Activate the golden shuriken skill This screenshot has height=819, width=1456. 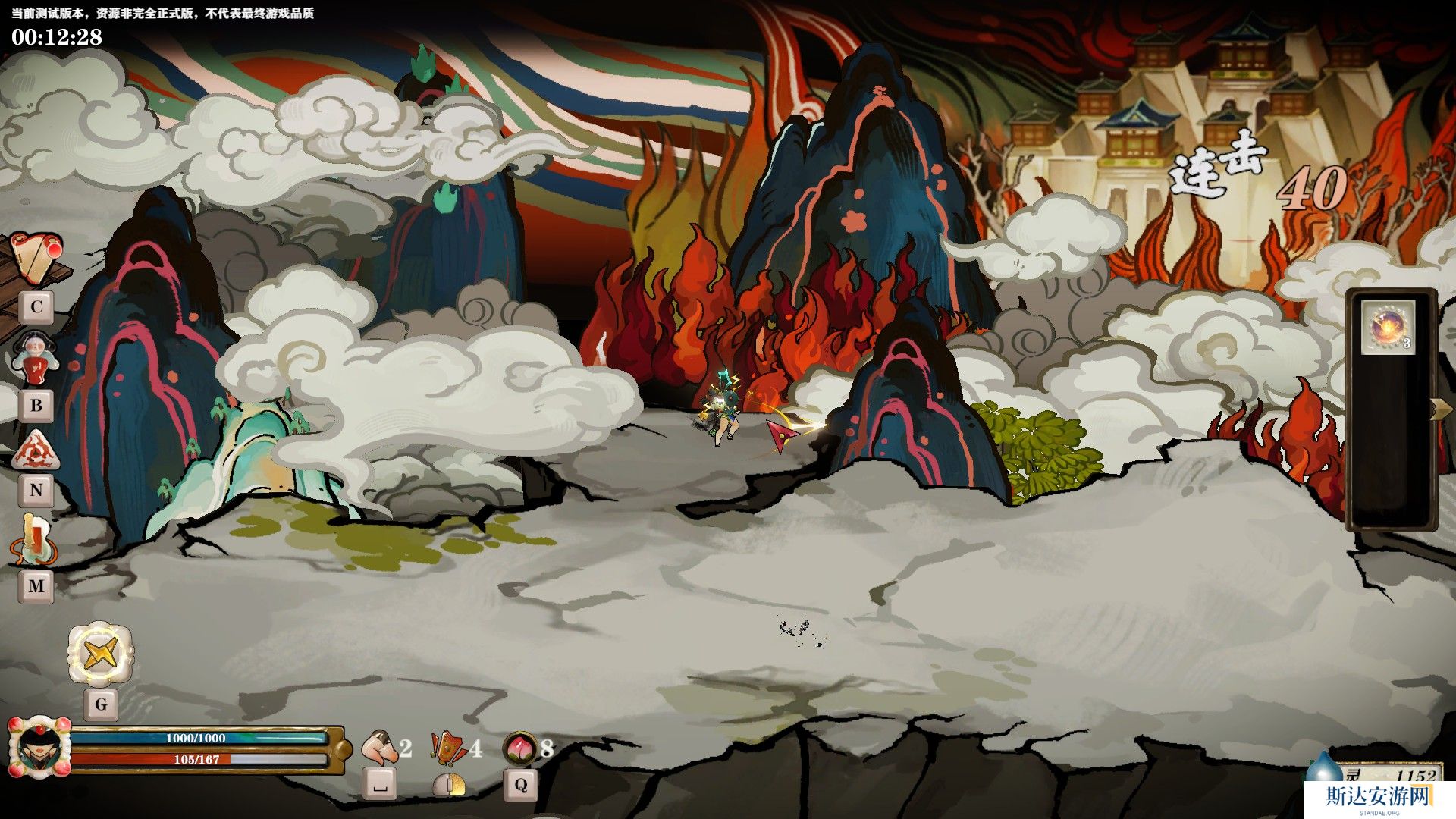click(100, 653)
